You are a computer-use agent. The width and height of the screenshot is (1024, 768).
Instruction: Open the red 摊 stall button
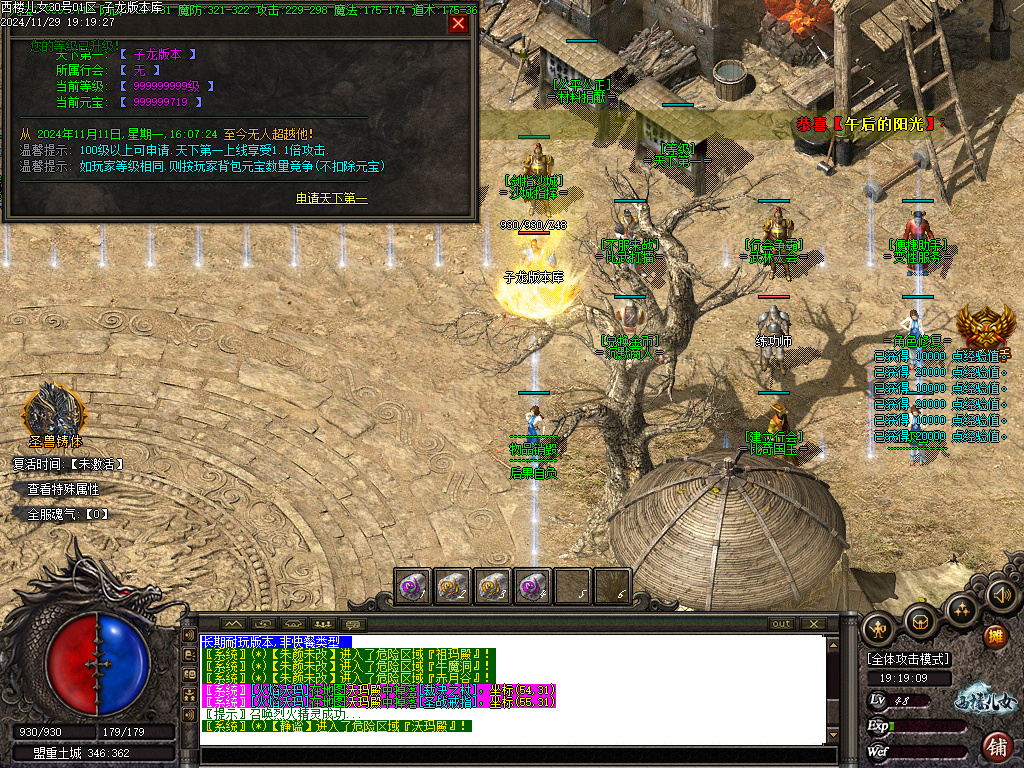point(995,636)
